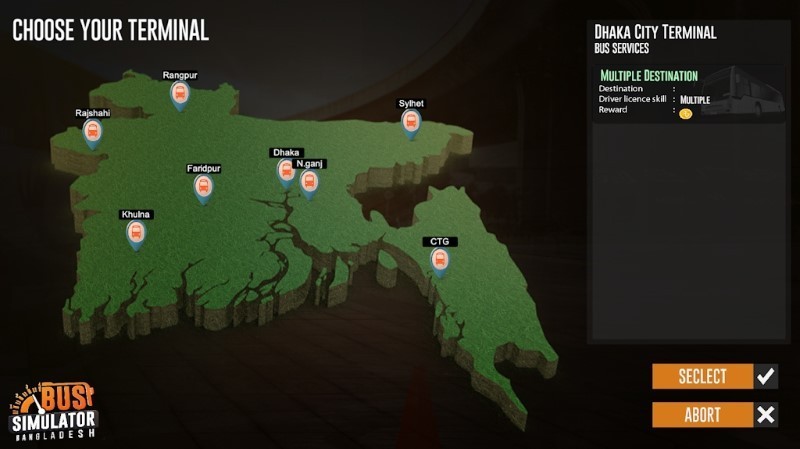The width and height of the screenshot is (800, 449).
Task: Pick the Khulna bus terminal marker
Action: pos(135,234)
